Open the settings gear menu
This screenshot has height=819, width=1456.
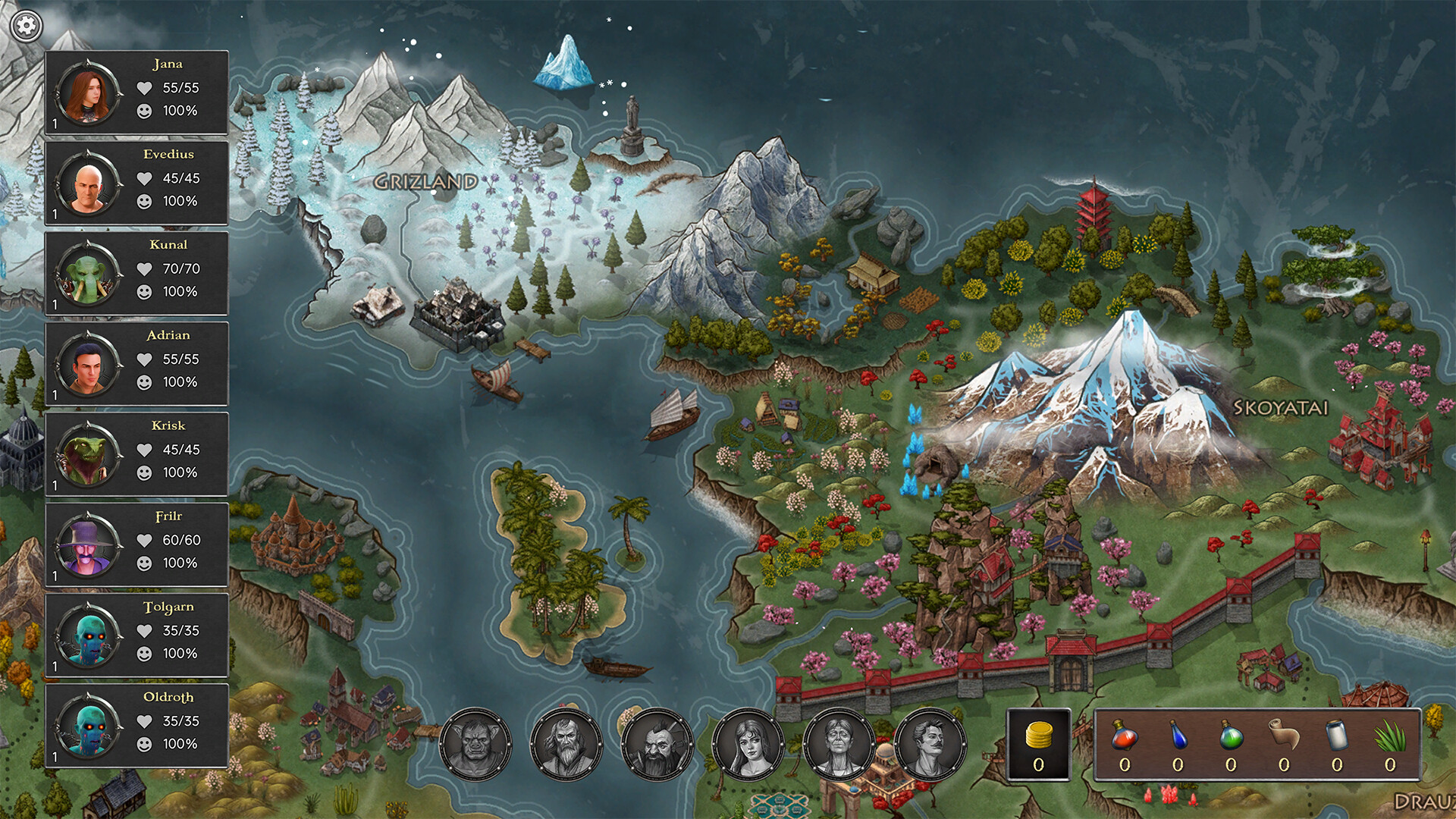point(27,25)
